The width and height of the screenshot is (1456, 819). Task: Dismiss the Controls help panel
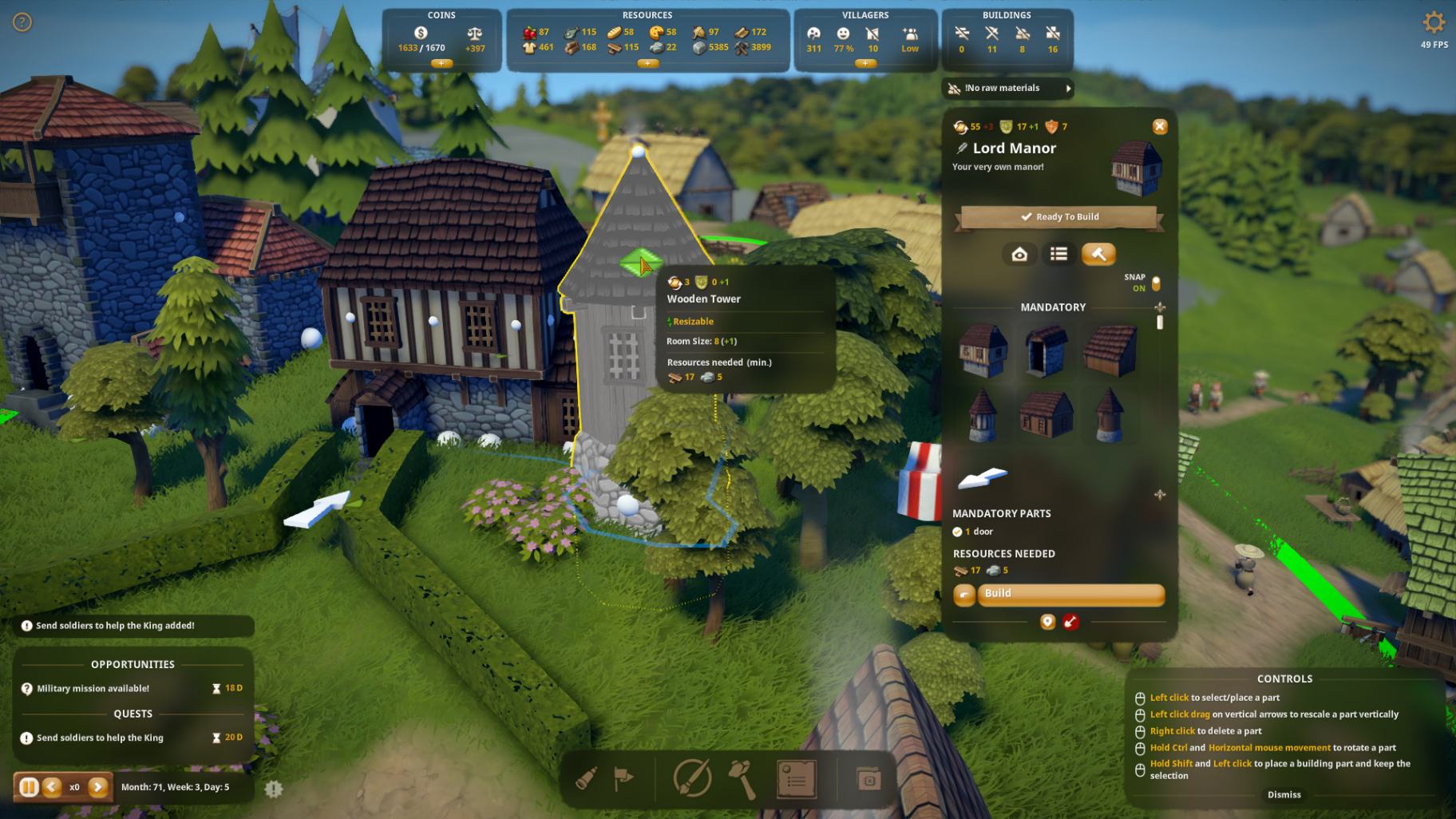point(1284,794)
